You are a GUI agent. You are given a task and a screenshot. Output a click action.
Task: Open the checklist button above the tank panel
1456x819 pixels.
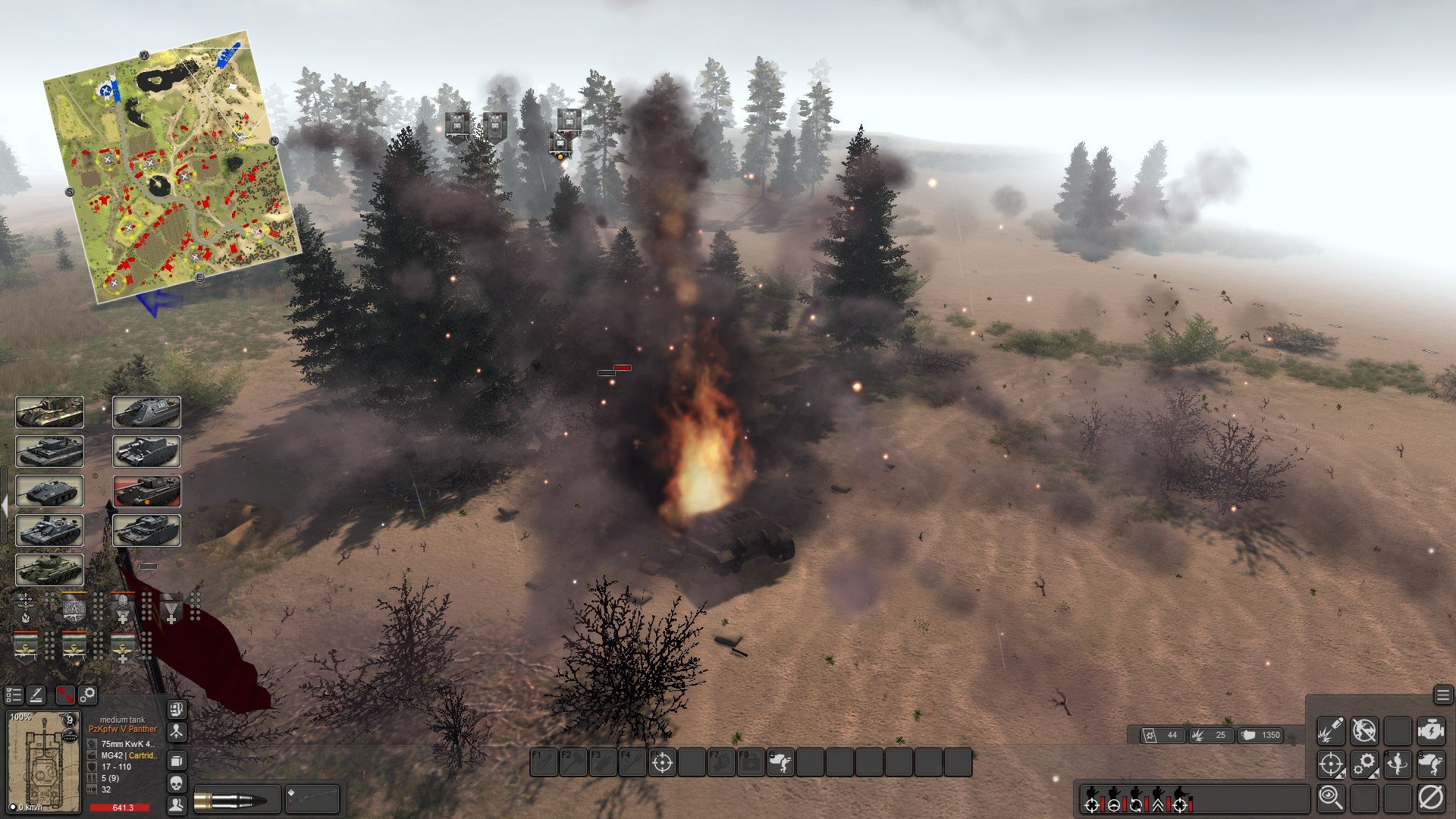[14, 695]
